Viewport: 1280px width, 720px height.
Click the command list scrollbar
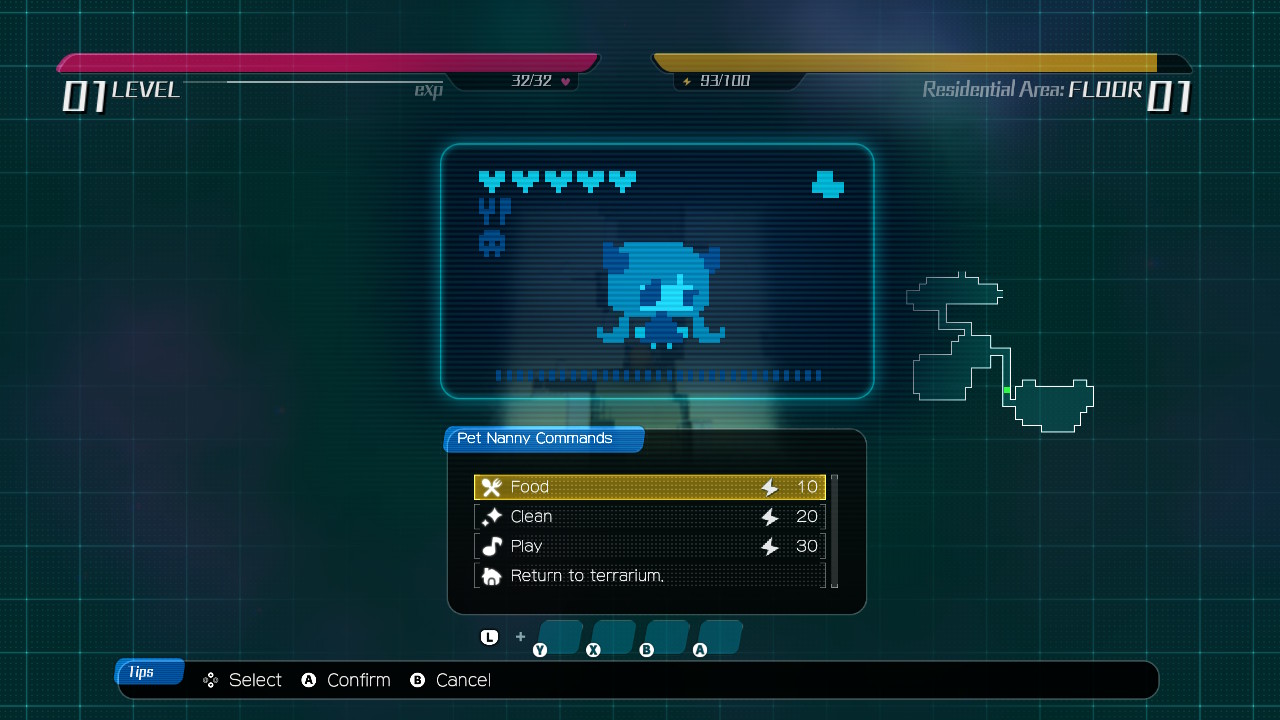pyautogui.click(x=835, y=530)
